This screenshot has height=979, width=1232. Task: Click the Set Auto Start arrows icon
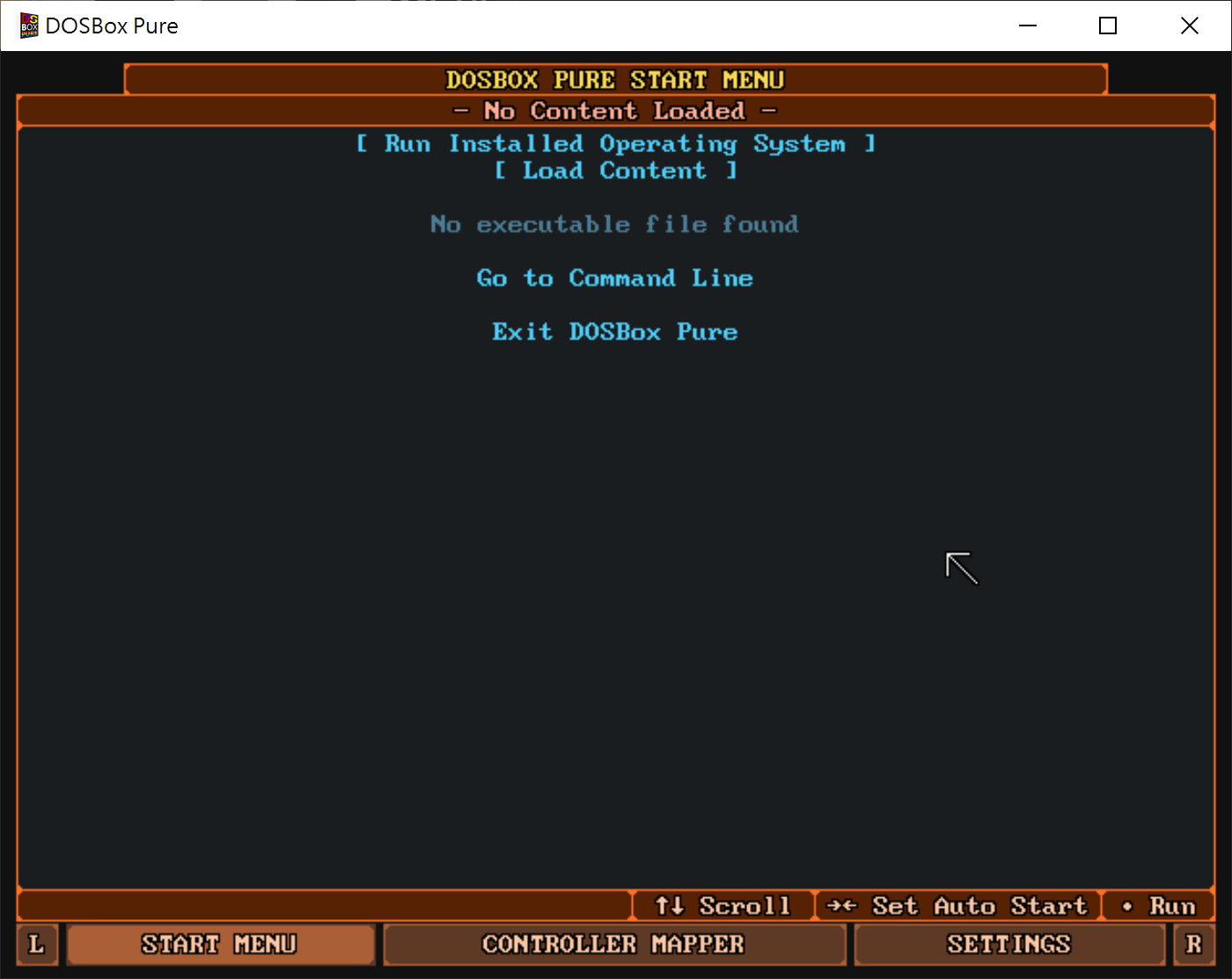(x=841, y=906)
